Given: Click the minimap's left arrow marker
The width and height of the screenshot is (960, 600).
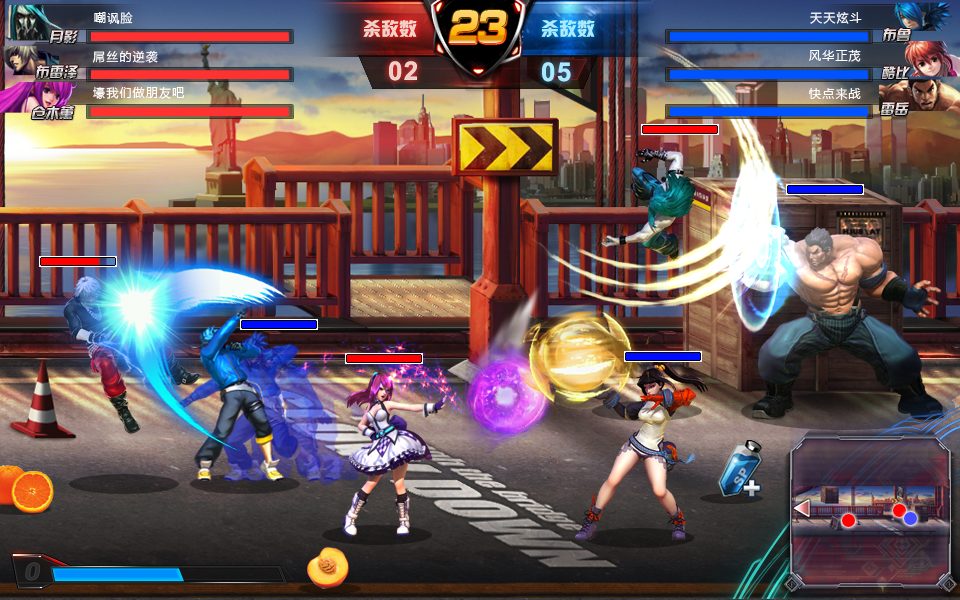Looking at the screenshot, I should [x=801, y=509].
